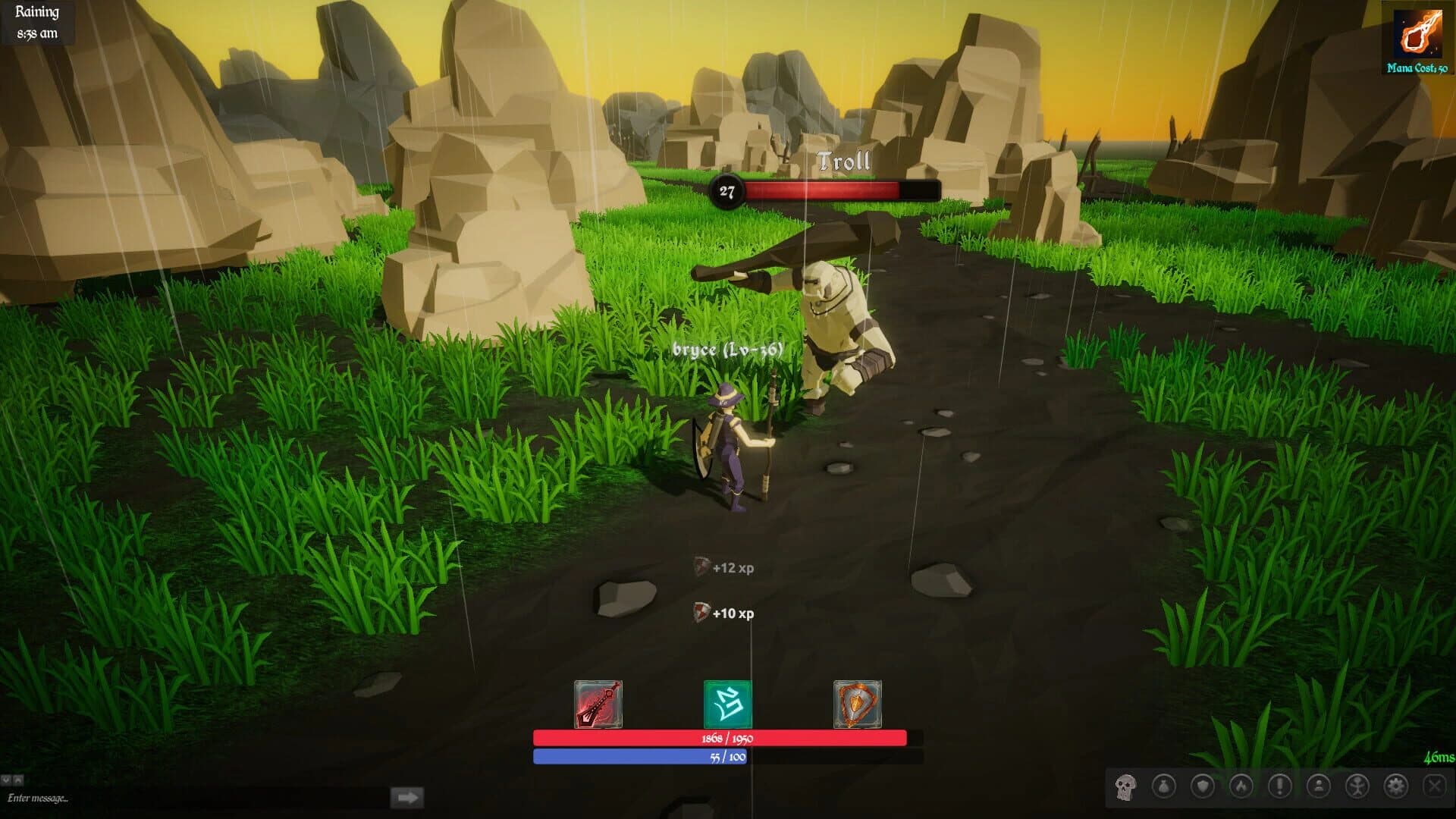1456x819 pixels.
Task: Open the character profile icon
Action: pos(1321,787)
